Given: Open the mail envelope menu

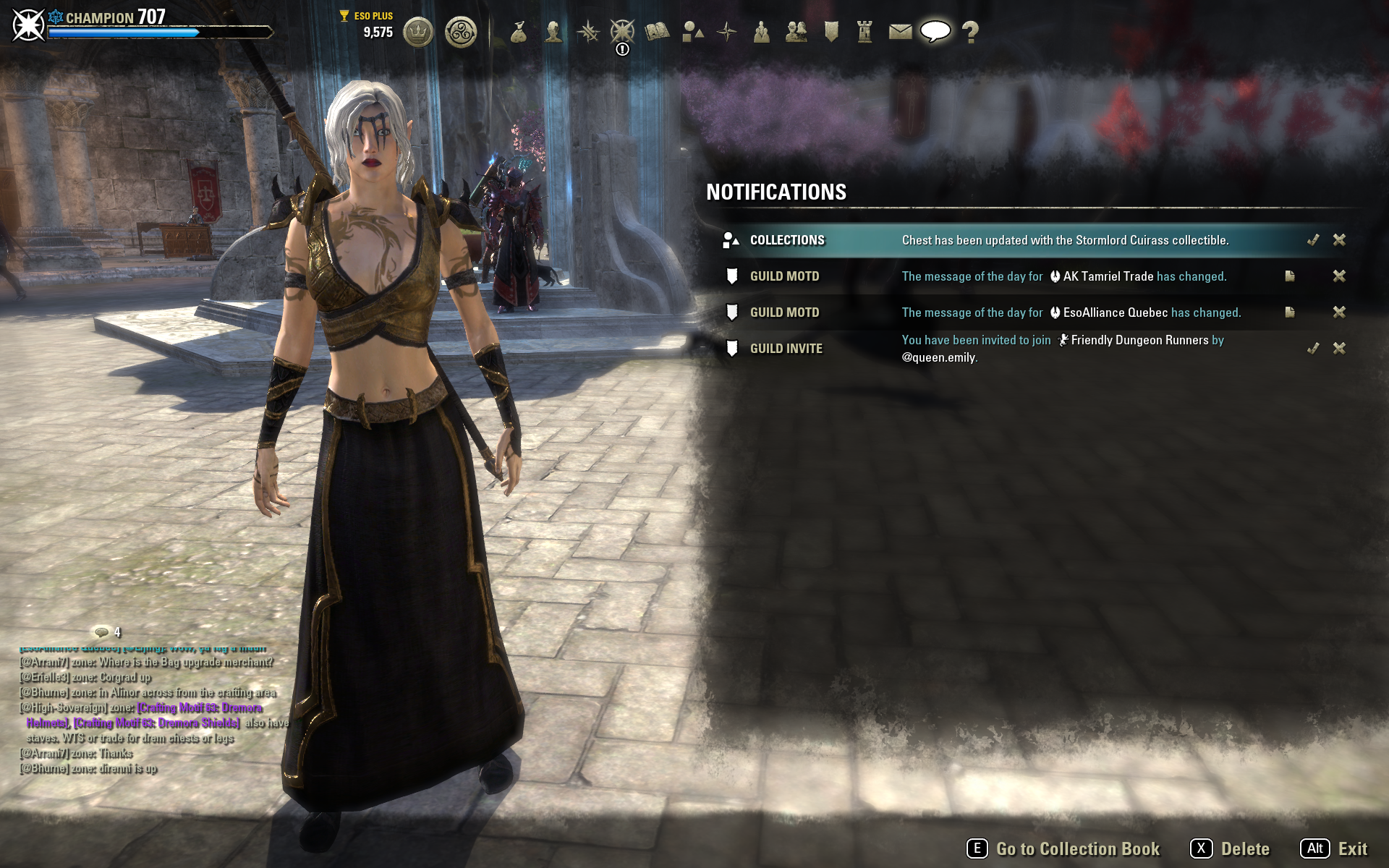Looking at the screenshot, I should (x=900, y=32).
